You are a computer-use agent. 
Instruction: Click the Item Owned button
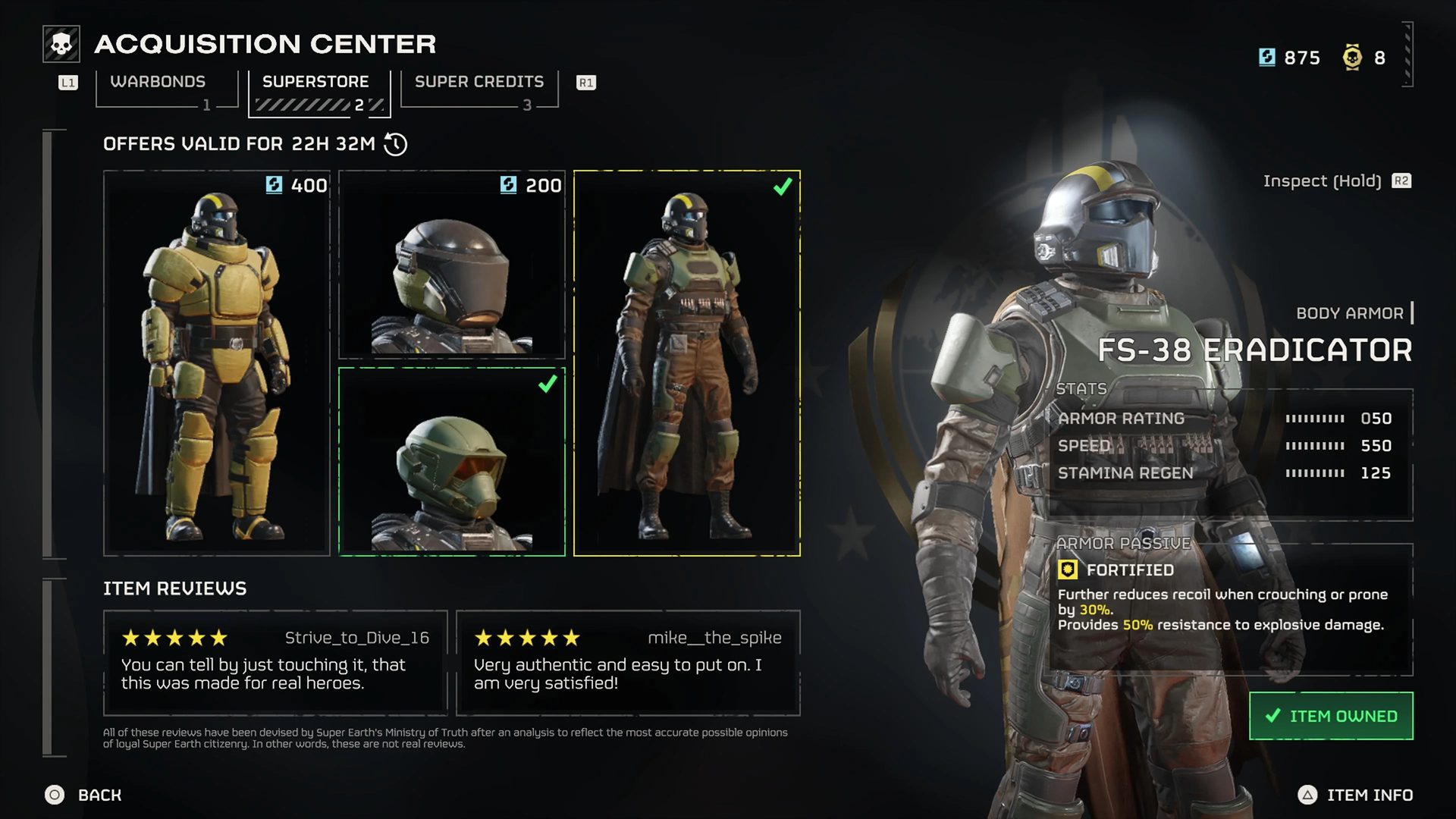(x=1331, y=715)
